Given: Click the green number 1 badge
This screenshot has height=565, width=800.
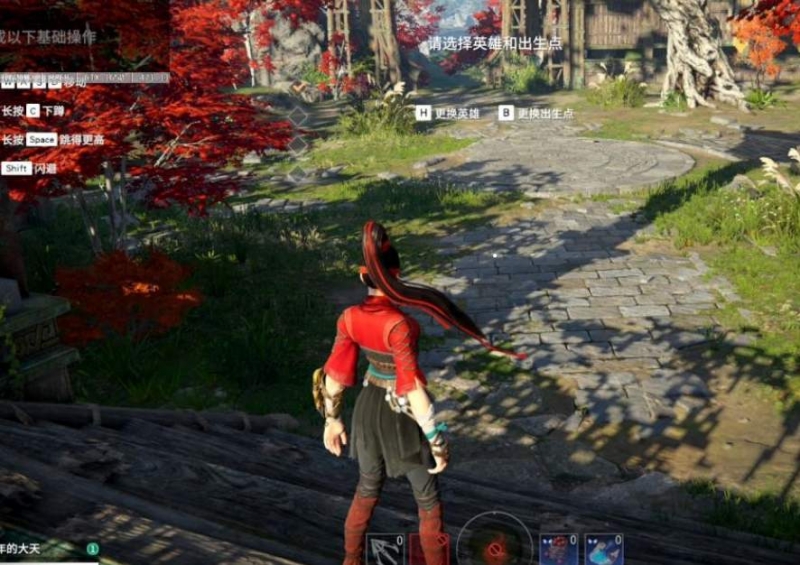Looking at the screenshot, I should click(x=92, y=548).
